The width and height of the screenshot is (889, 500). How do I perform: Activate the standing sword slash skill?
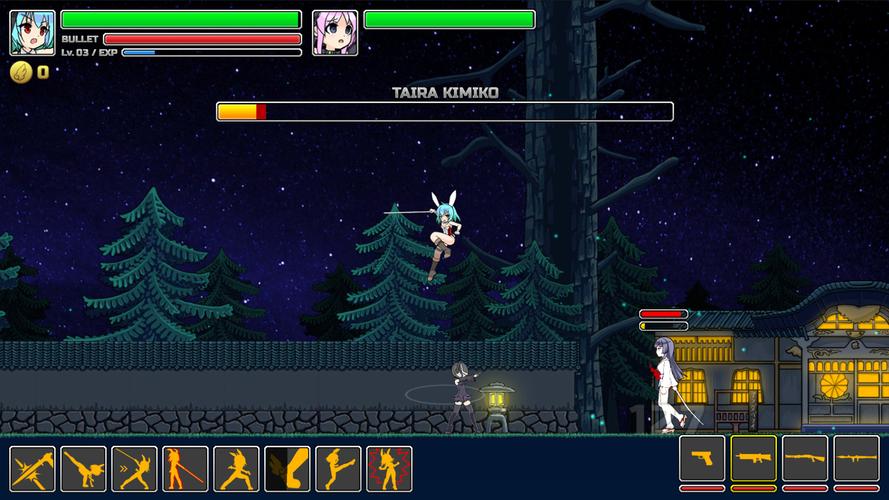186,468
